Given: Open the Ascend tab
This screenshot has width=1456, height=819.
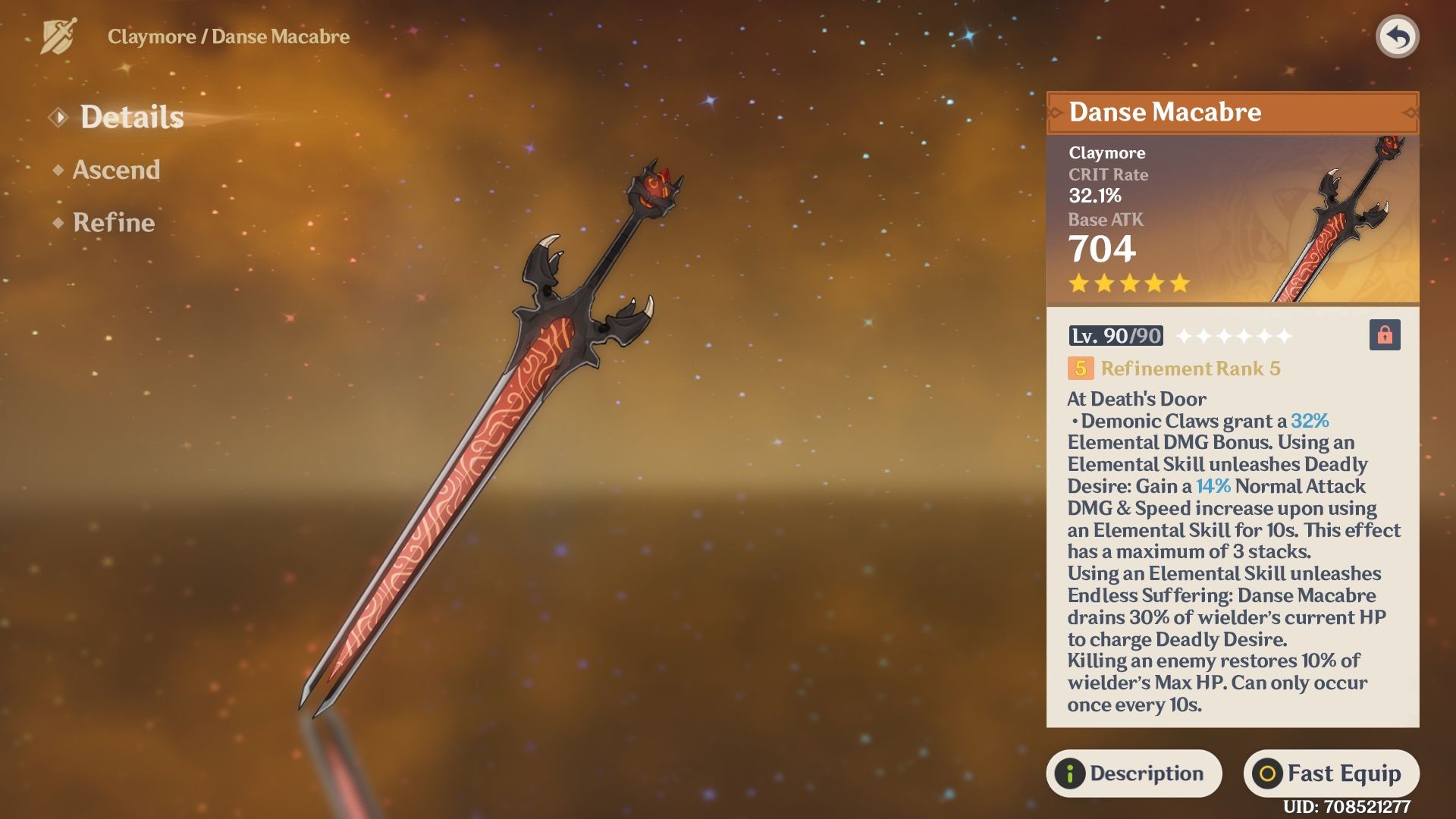Looking at the screenshot, I should click(x=116, y=170).
